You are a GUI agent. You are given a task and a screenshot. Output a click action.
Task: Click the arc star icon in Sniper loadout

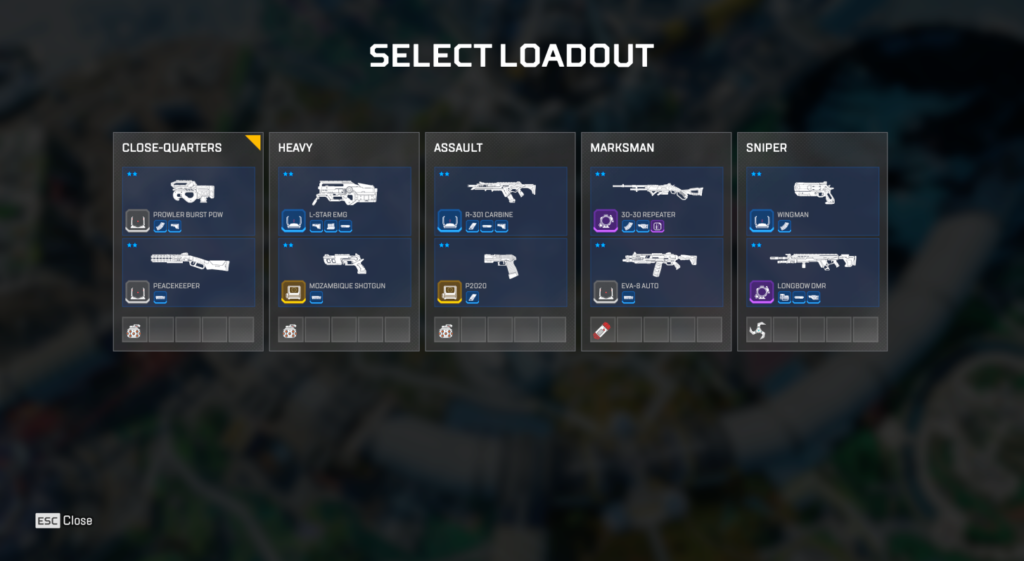click(x=759, y=330)
